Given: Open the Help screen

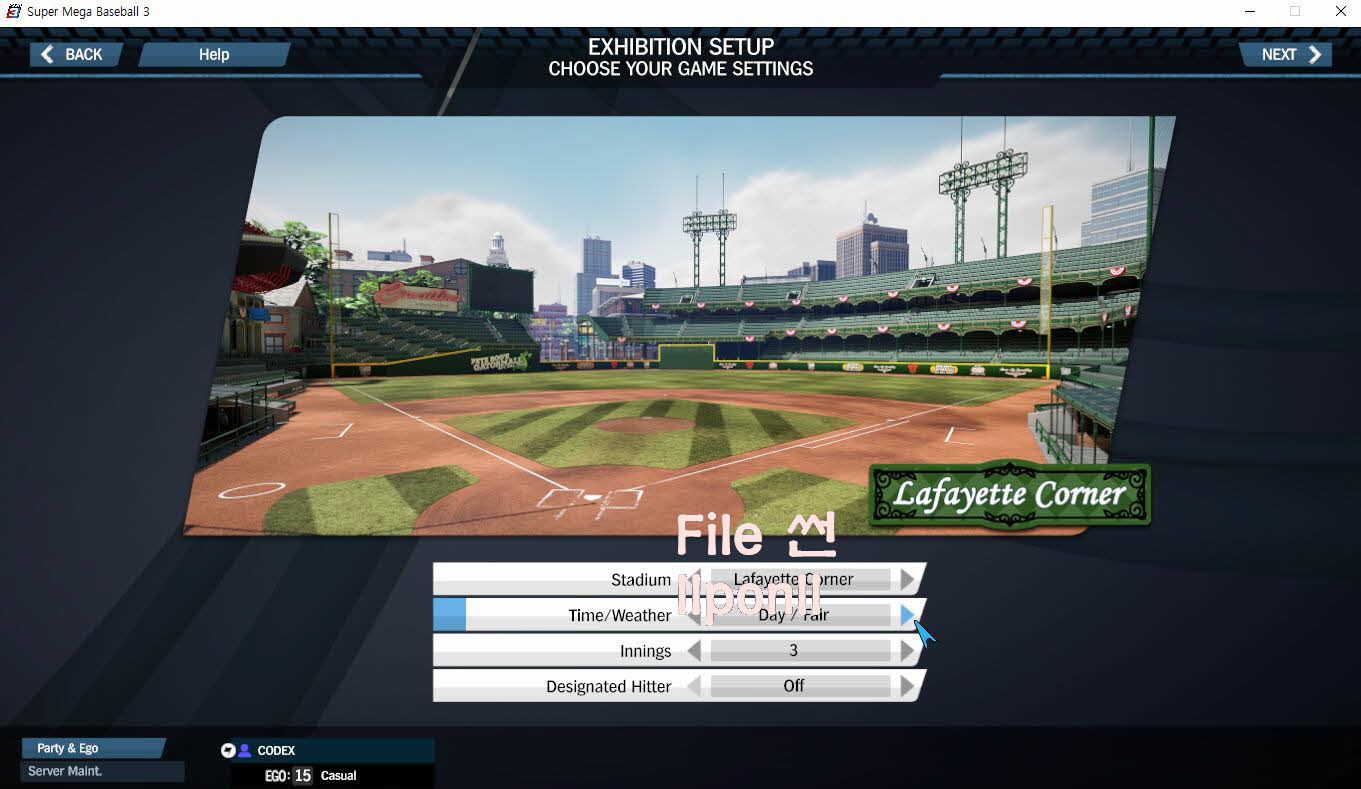Looking at the screenshot, I should (214, 55).
